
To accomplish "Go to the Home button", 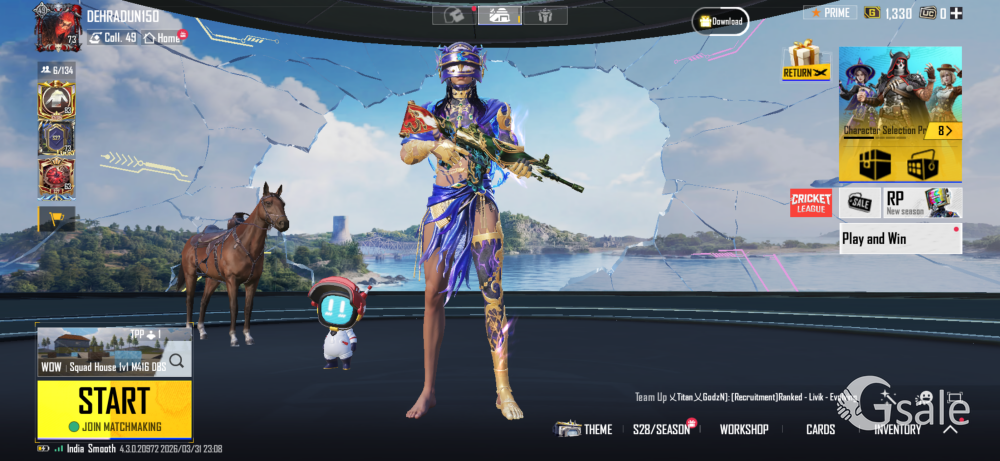I will pyautogui.click(x=163, y=38).
